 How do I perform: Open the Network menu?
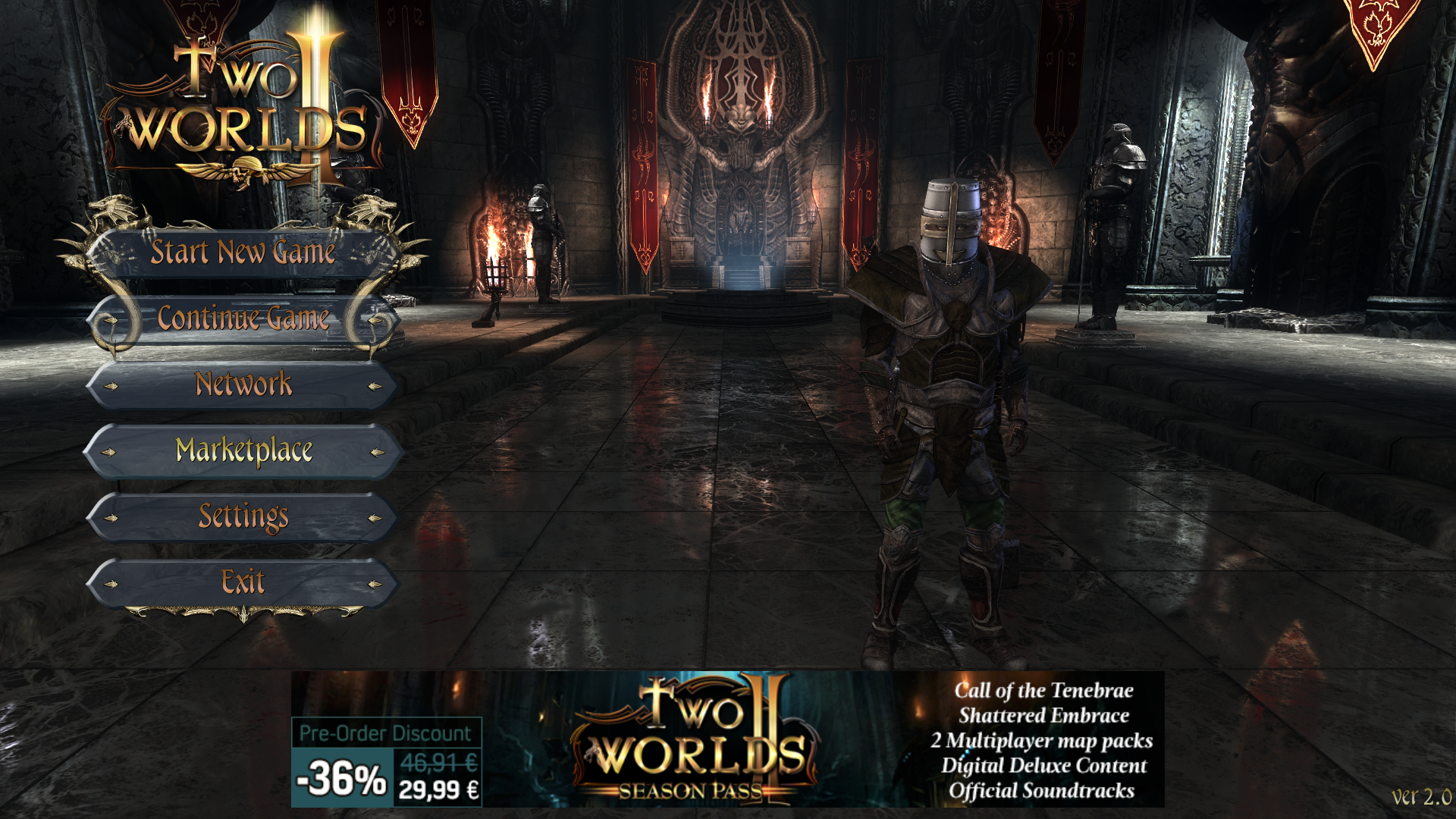pyautogui.click(x=243, y=384)
